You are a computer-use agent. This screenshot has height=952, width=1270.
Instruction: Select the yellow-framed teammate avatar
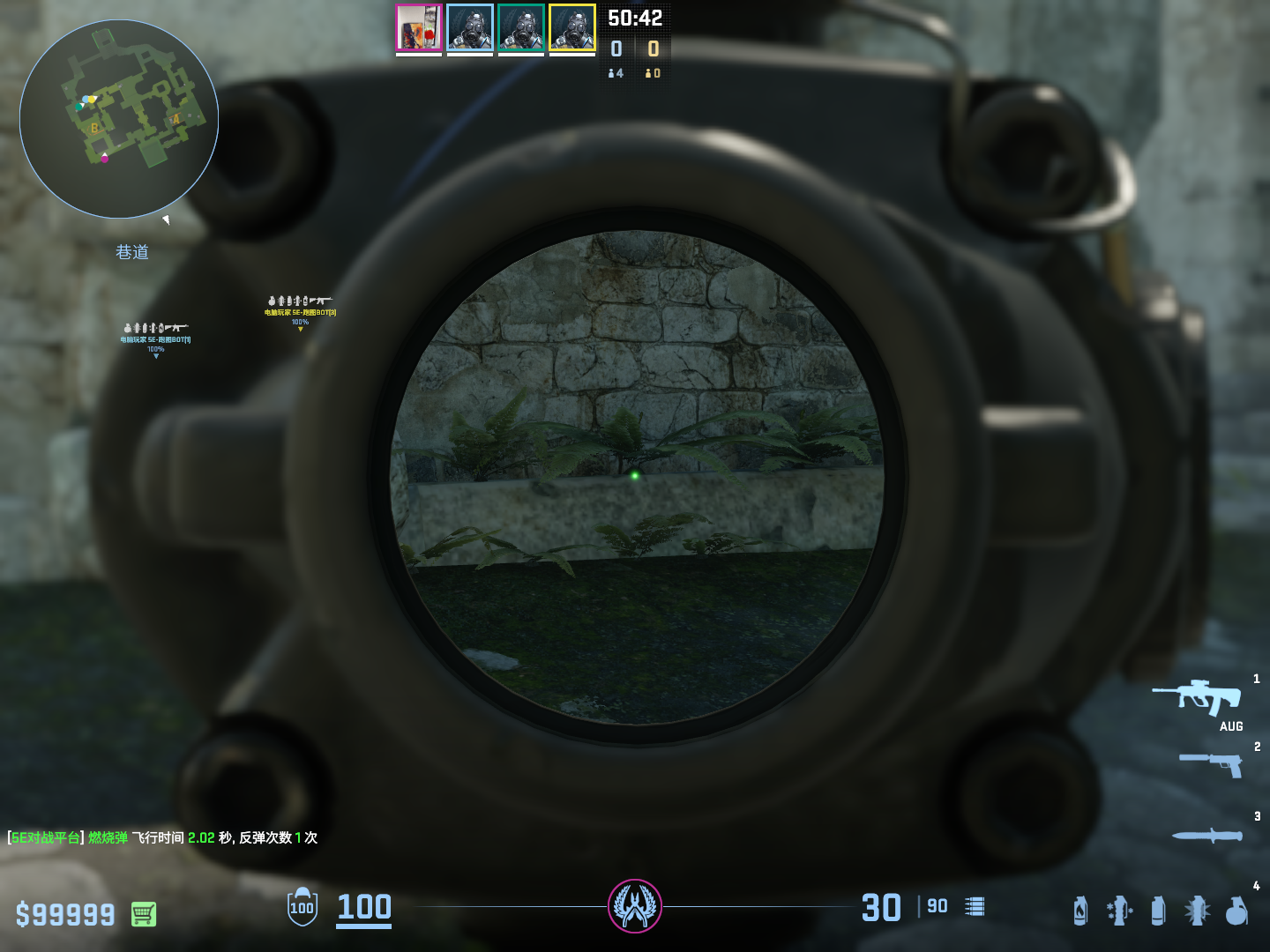click(572, 27)
